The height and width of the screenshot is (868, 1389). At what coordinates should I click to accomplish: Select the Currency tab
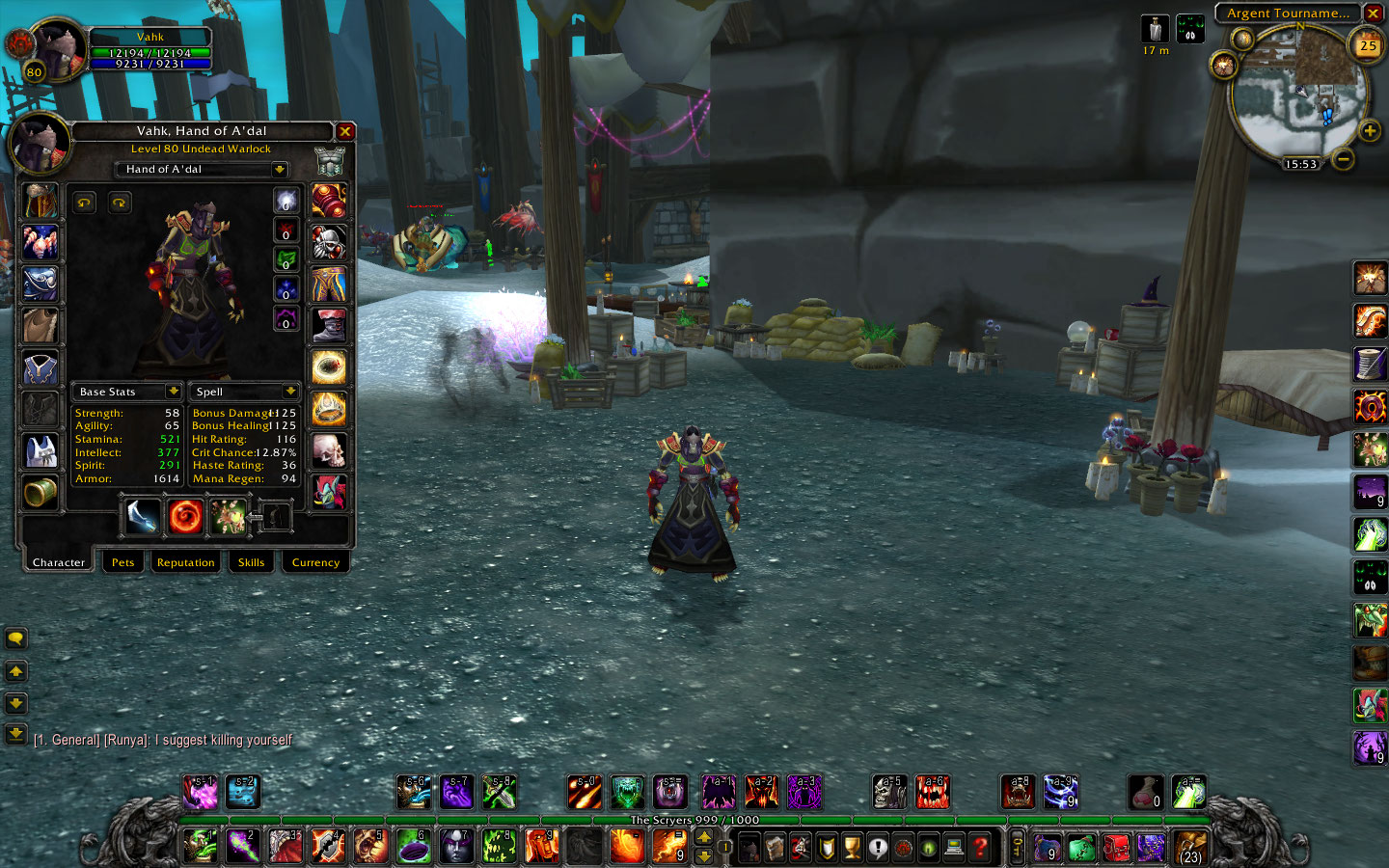point(315,562)
